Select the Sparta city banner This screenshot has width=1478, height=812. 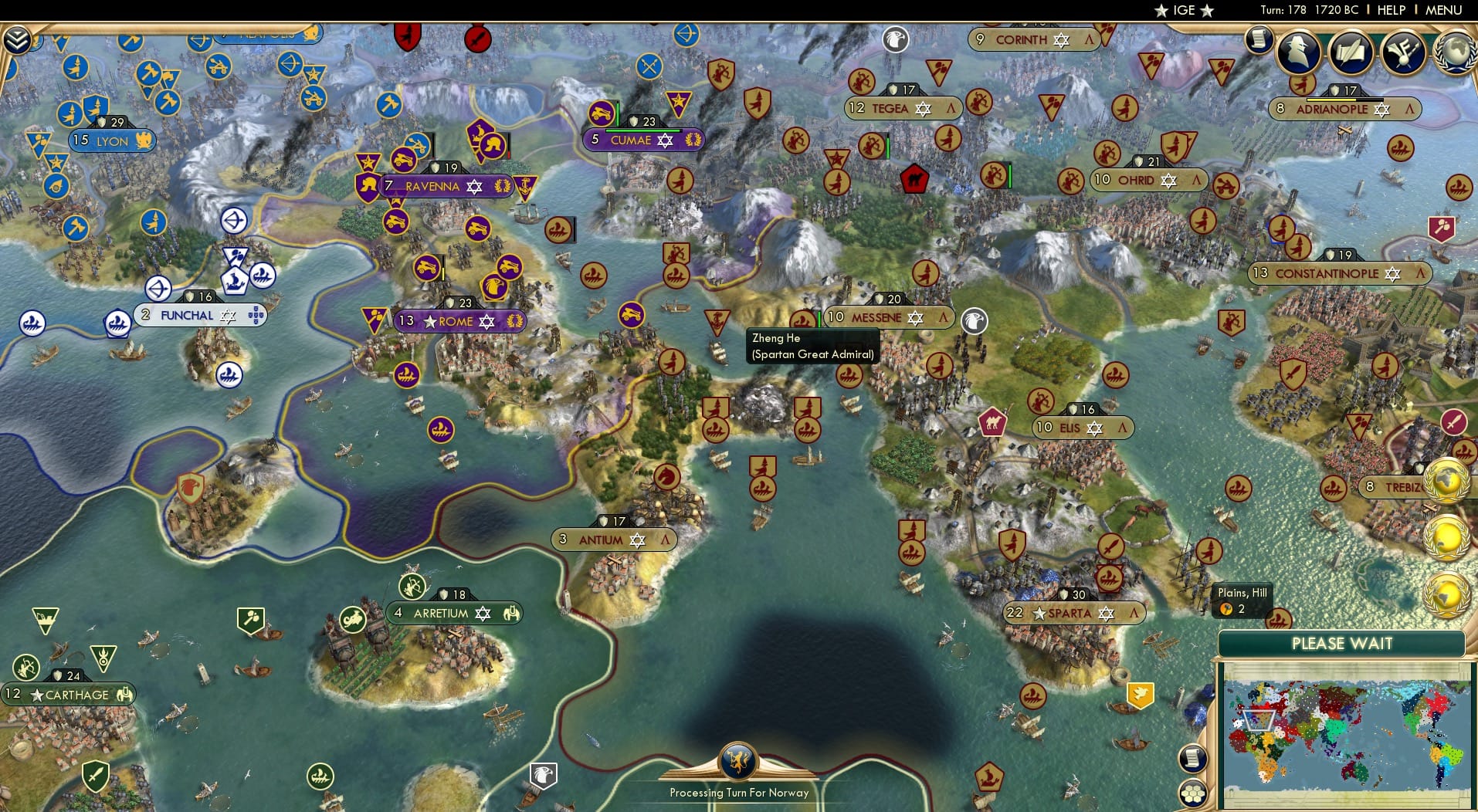tap(1073, 614)
